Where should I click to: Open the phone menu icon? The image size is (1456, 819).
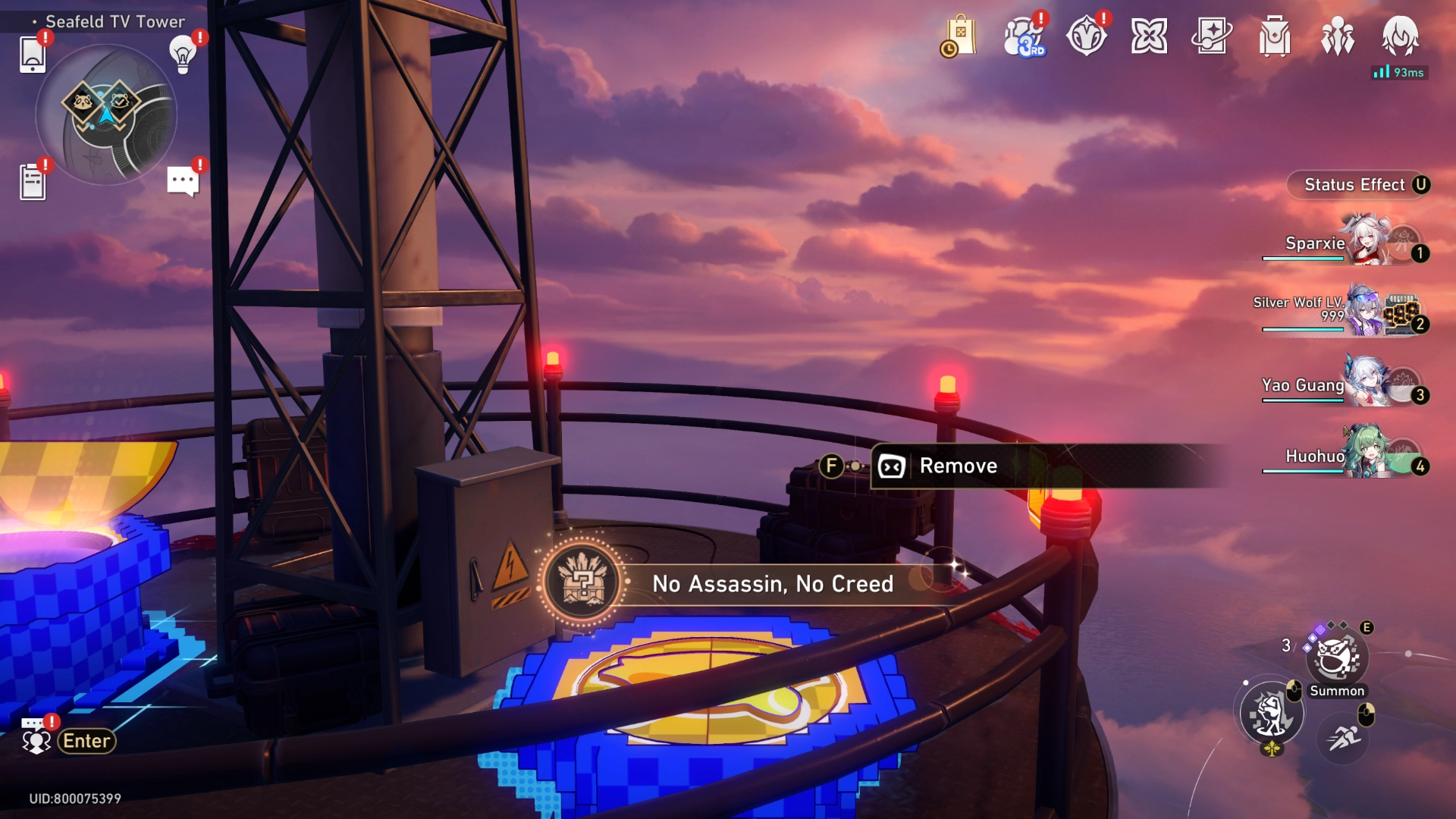pos(33,55)
